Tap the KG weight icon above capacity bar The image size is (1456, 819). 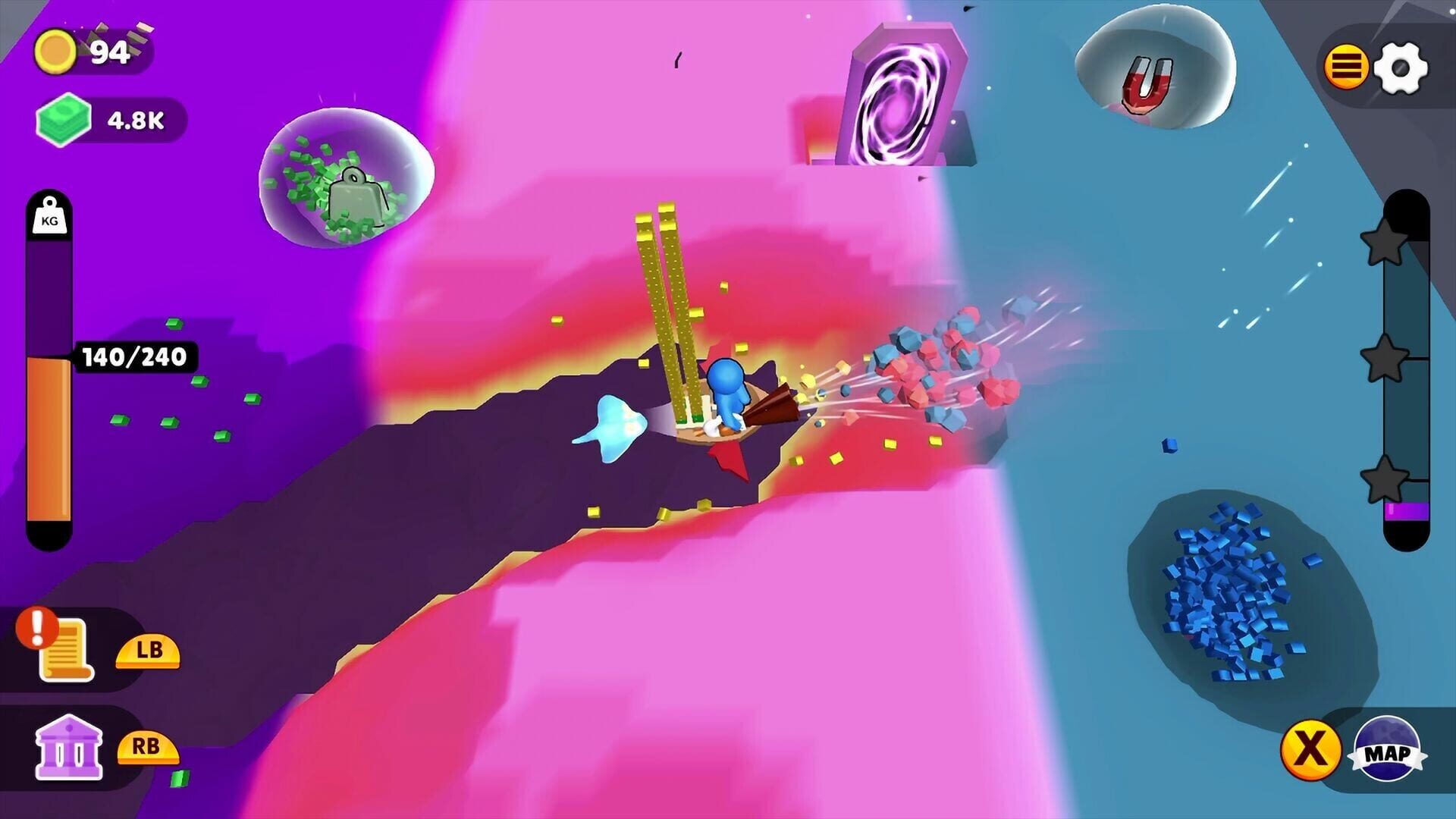point(49,216)
